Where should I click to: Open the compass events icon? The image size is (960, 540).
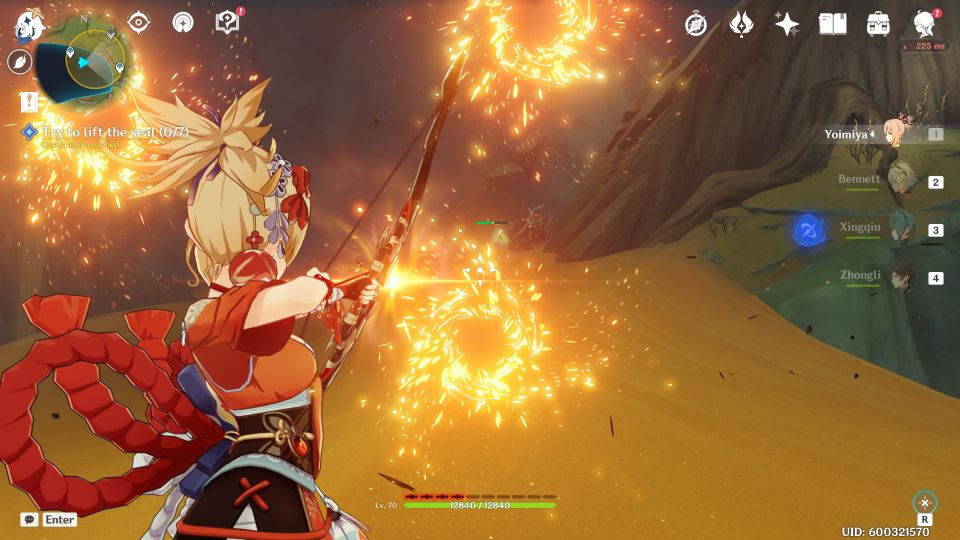[x=696, y=25]
